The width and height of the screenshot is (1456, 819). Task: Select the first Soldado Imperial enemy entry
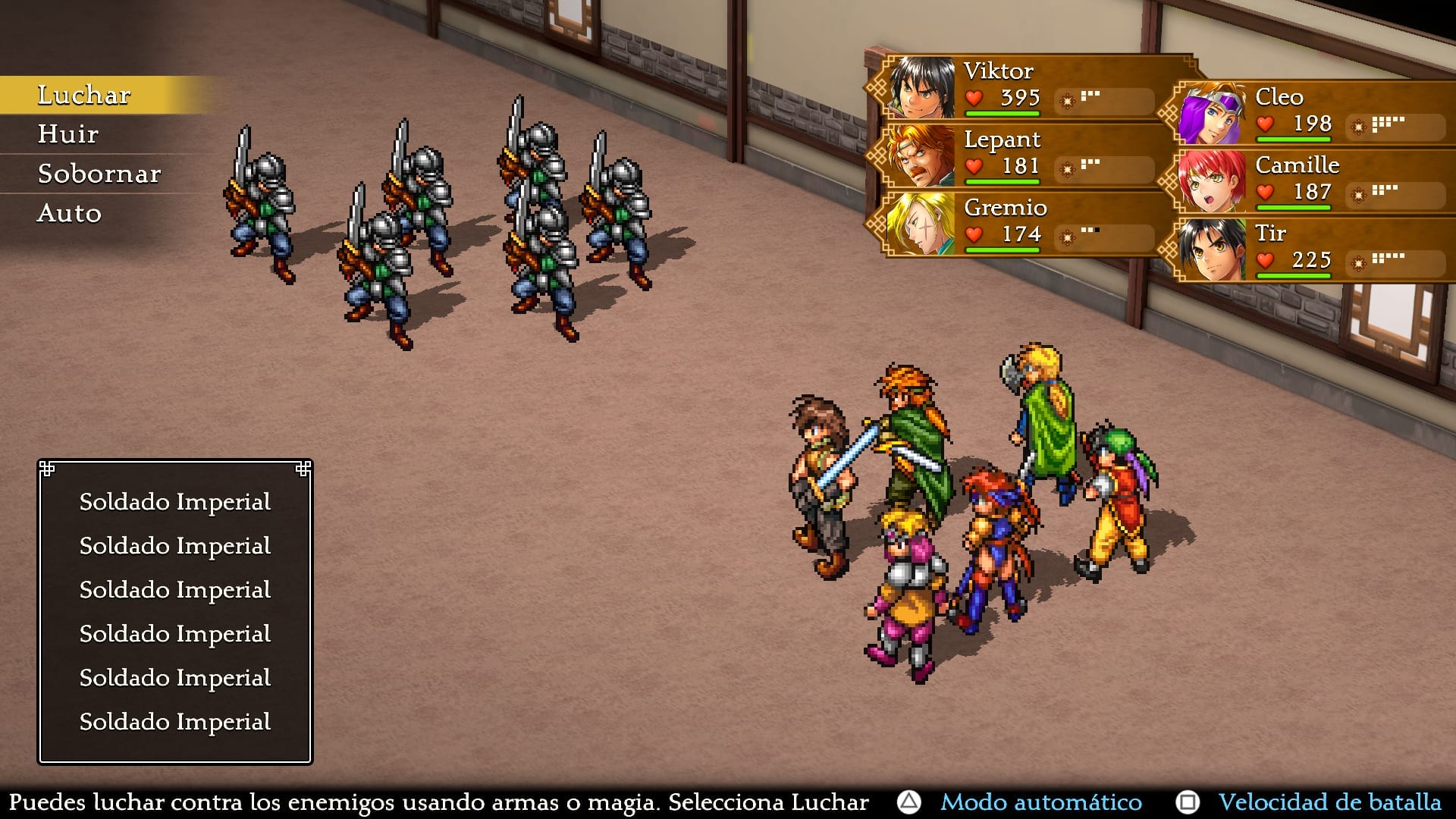(175, 502)
